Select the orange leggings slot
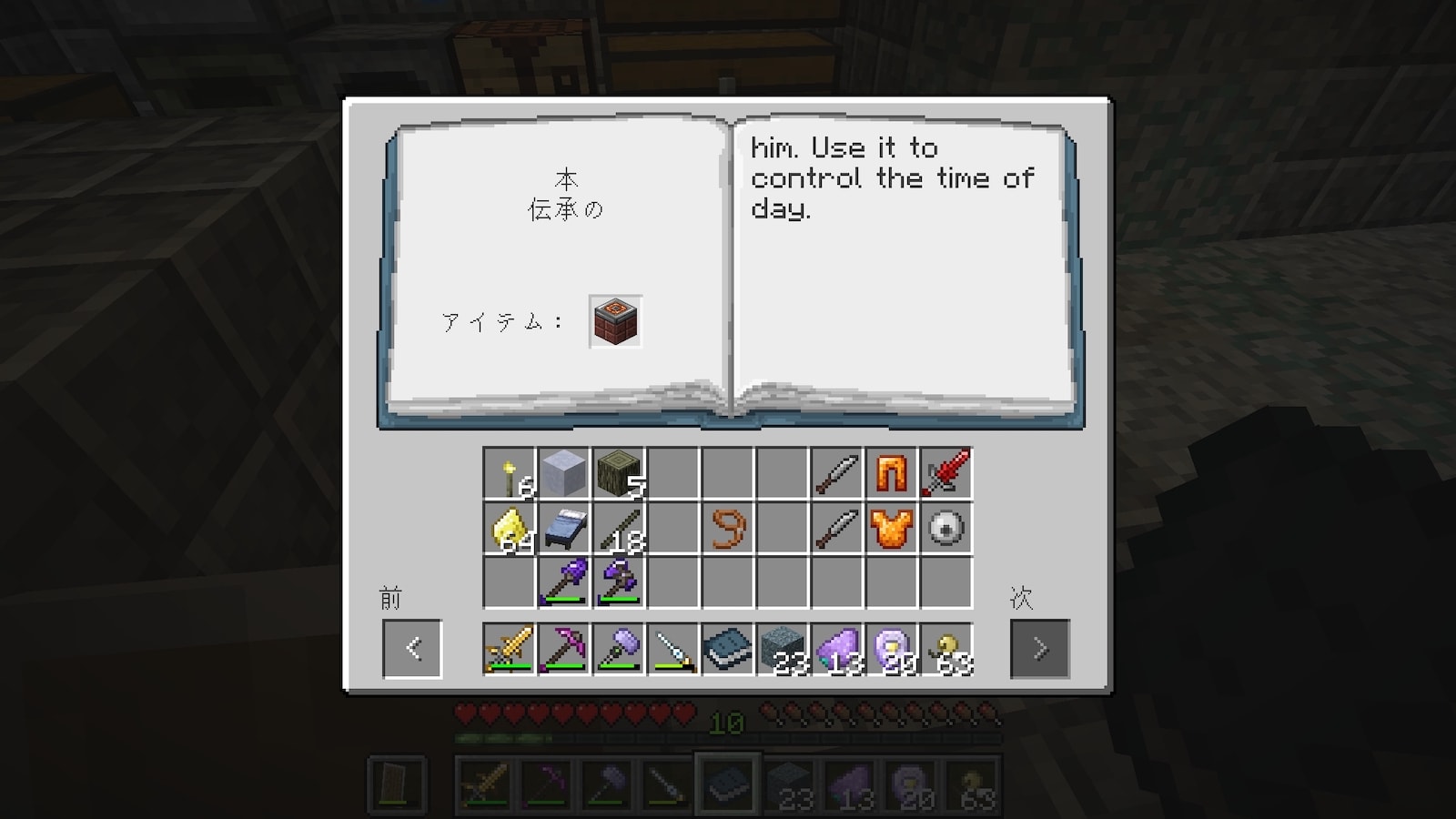 coord(891,474)
